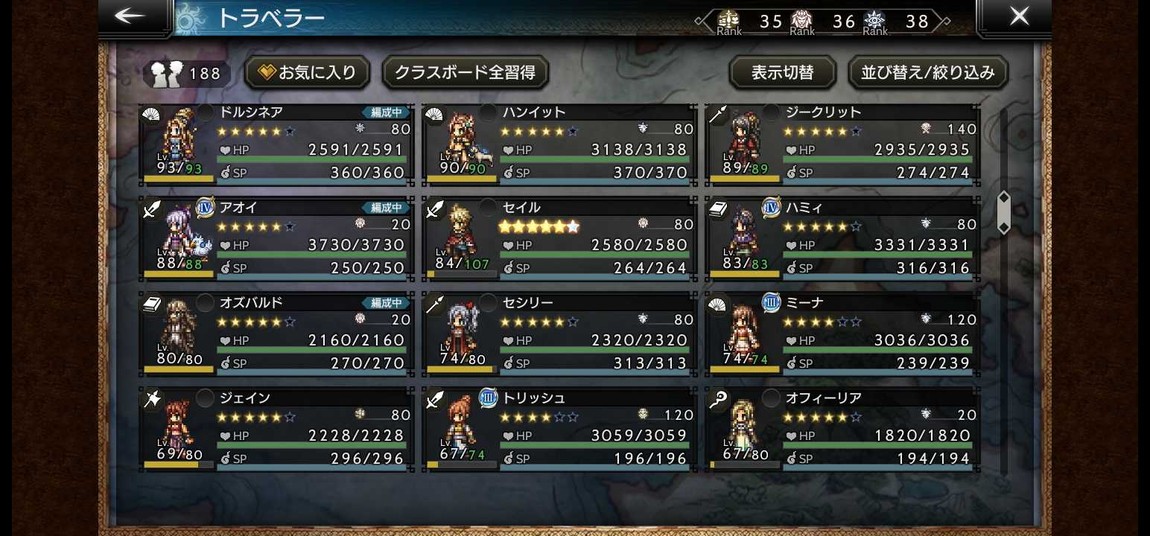Open 並び替え/絞り込み sort and filter
Screen dimensions: 1150x536
(x=928, y=73)
